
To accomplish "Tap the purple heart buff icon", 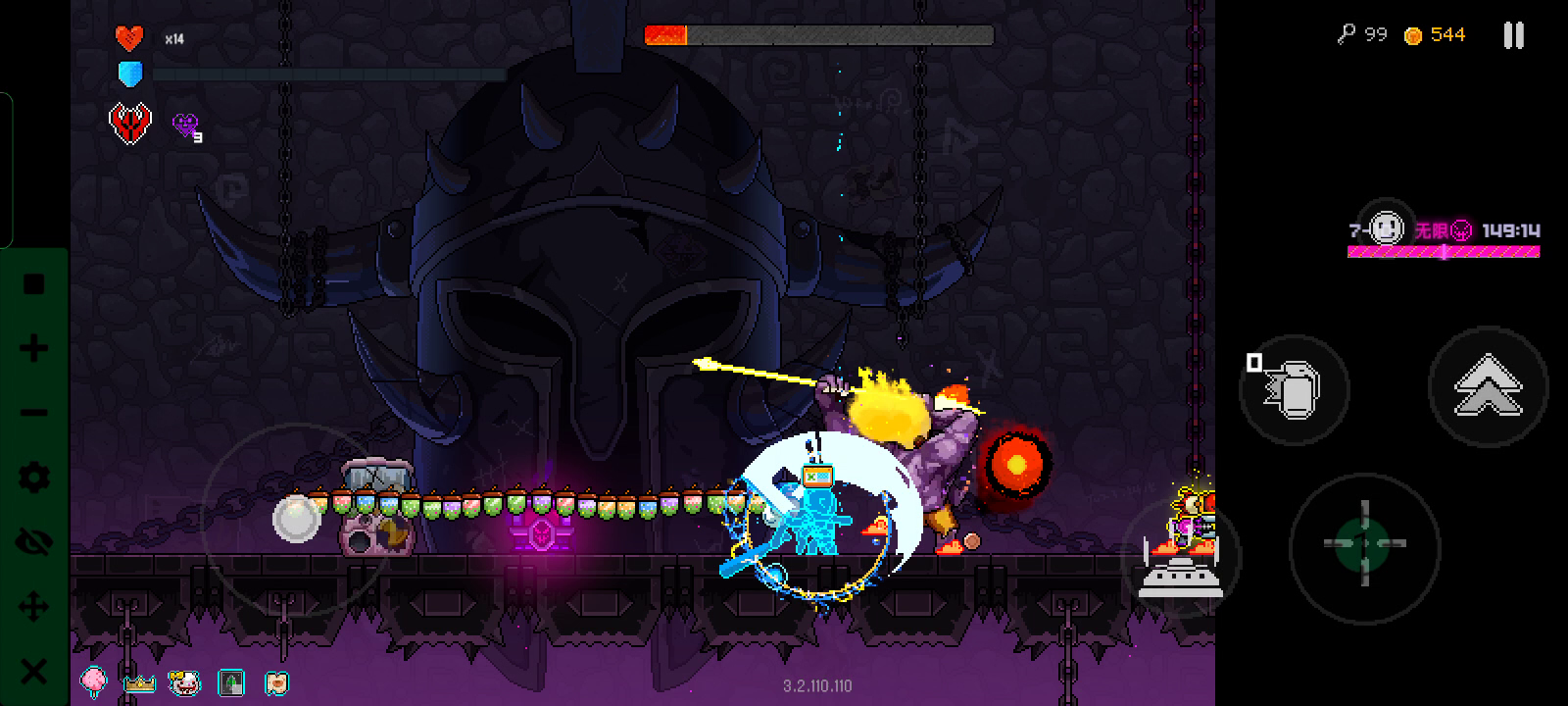I will (185, 125).
